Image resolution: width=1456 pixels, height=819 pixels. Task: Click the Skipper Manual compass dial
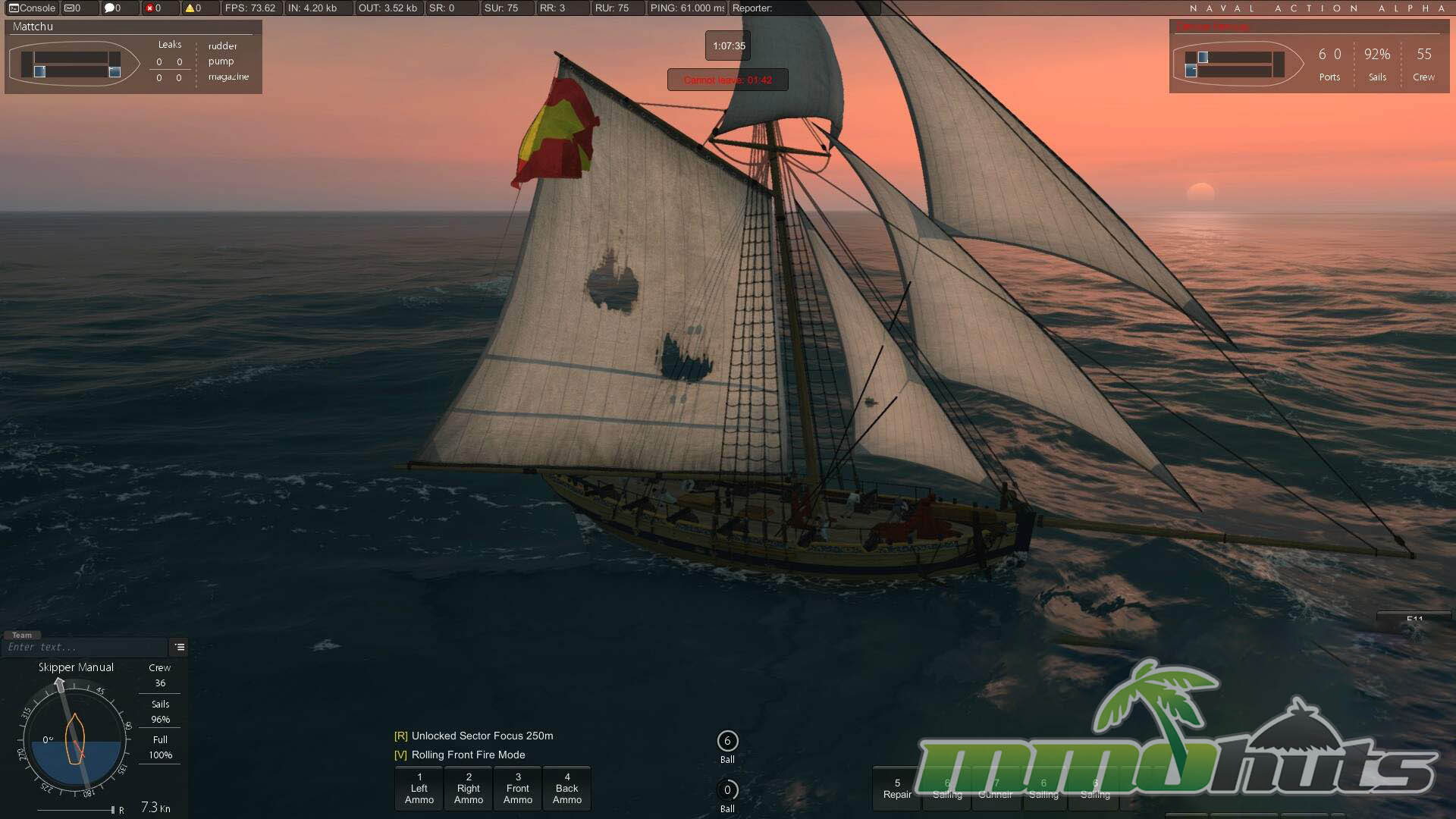(x=74, y=739)
